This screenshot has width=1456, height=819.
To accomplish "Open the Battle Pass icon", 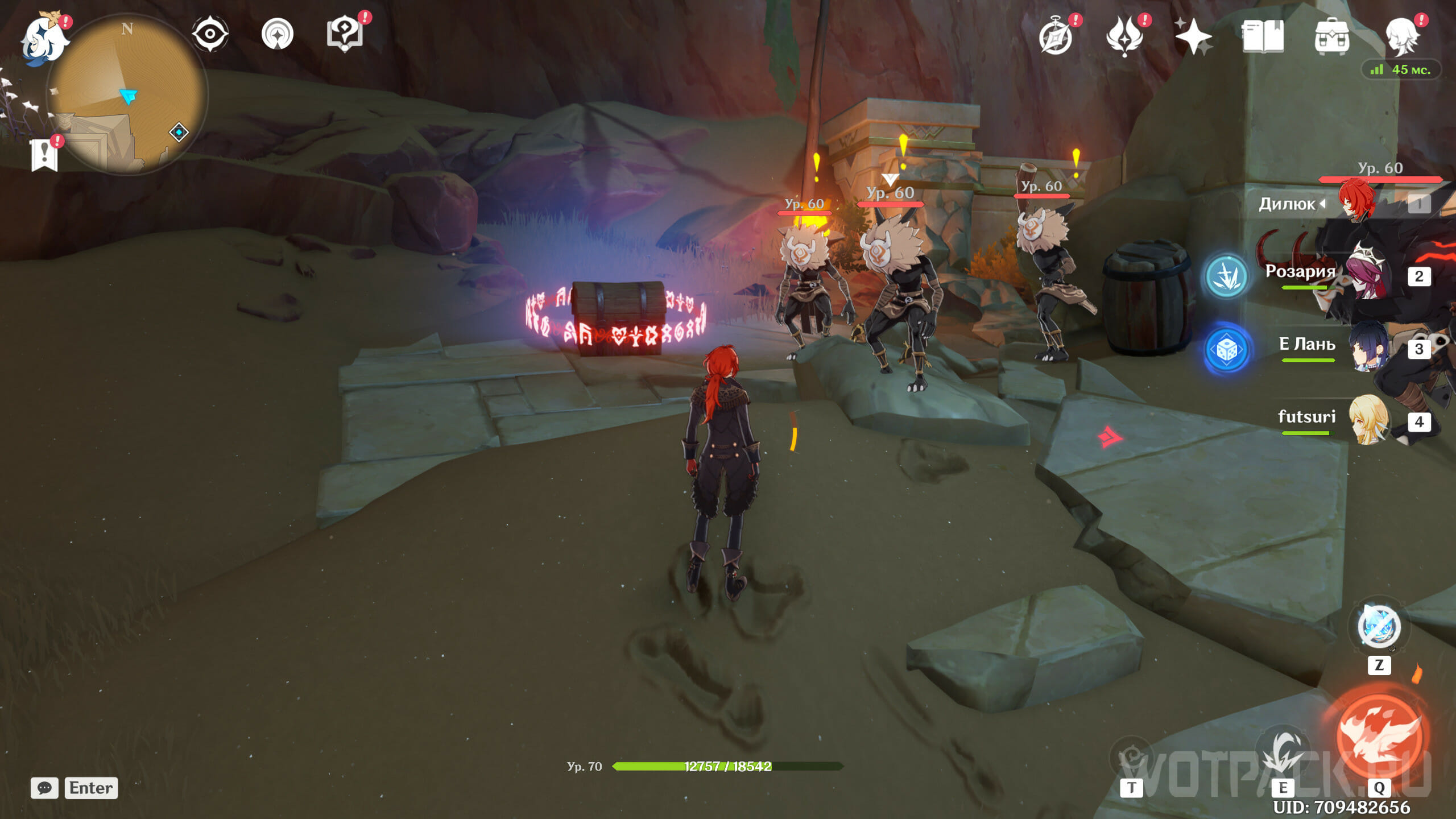I will [1124, 36].
